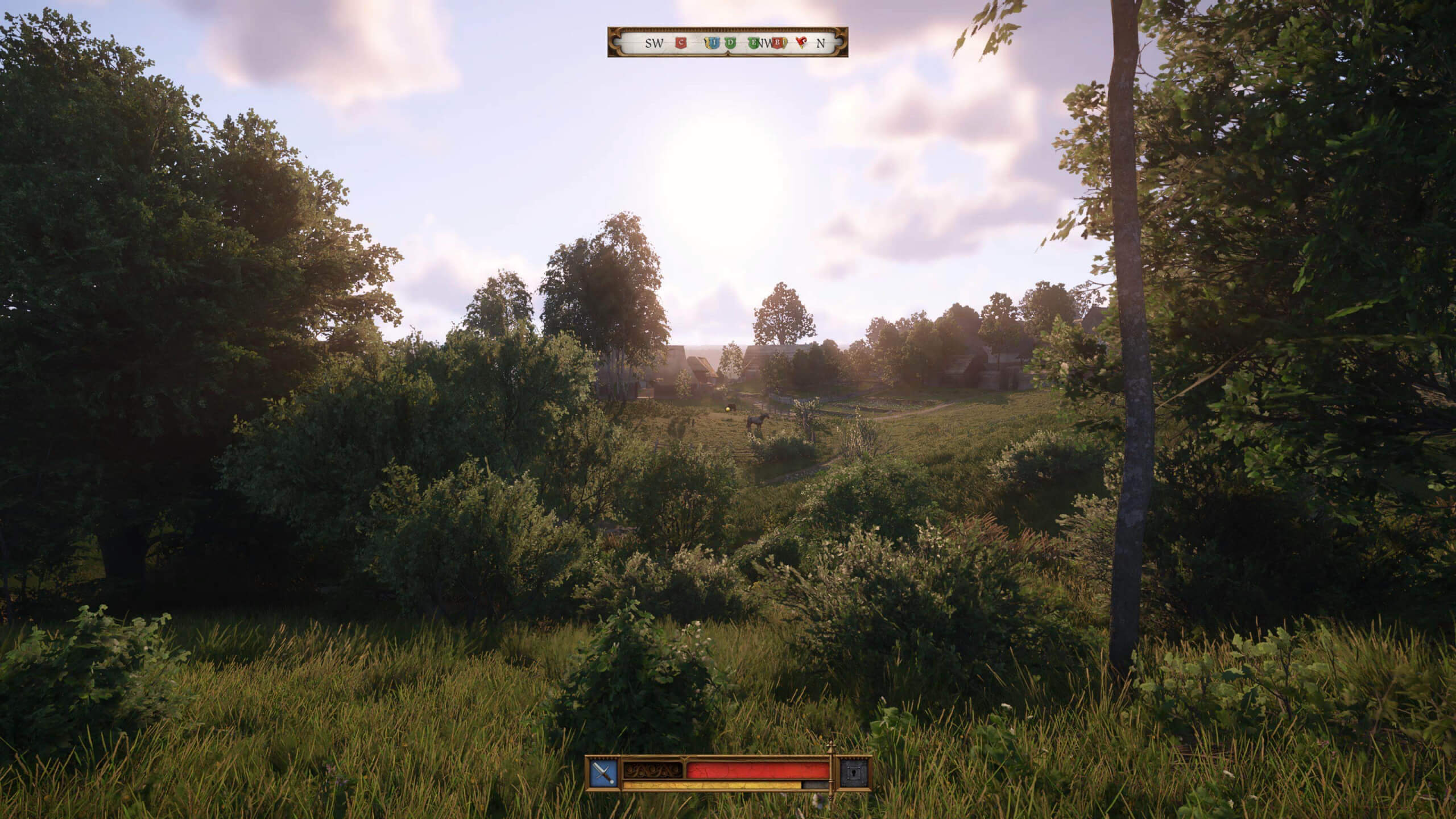The height and width of the screenshot is (819, 1456).
Task: Select the sword weapon icon
Action: (x=603, y=773)
